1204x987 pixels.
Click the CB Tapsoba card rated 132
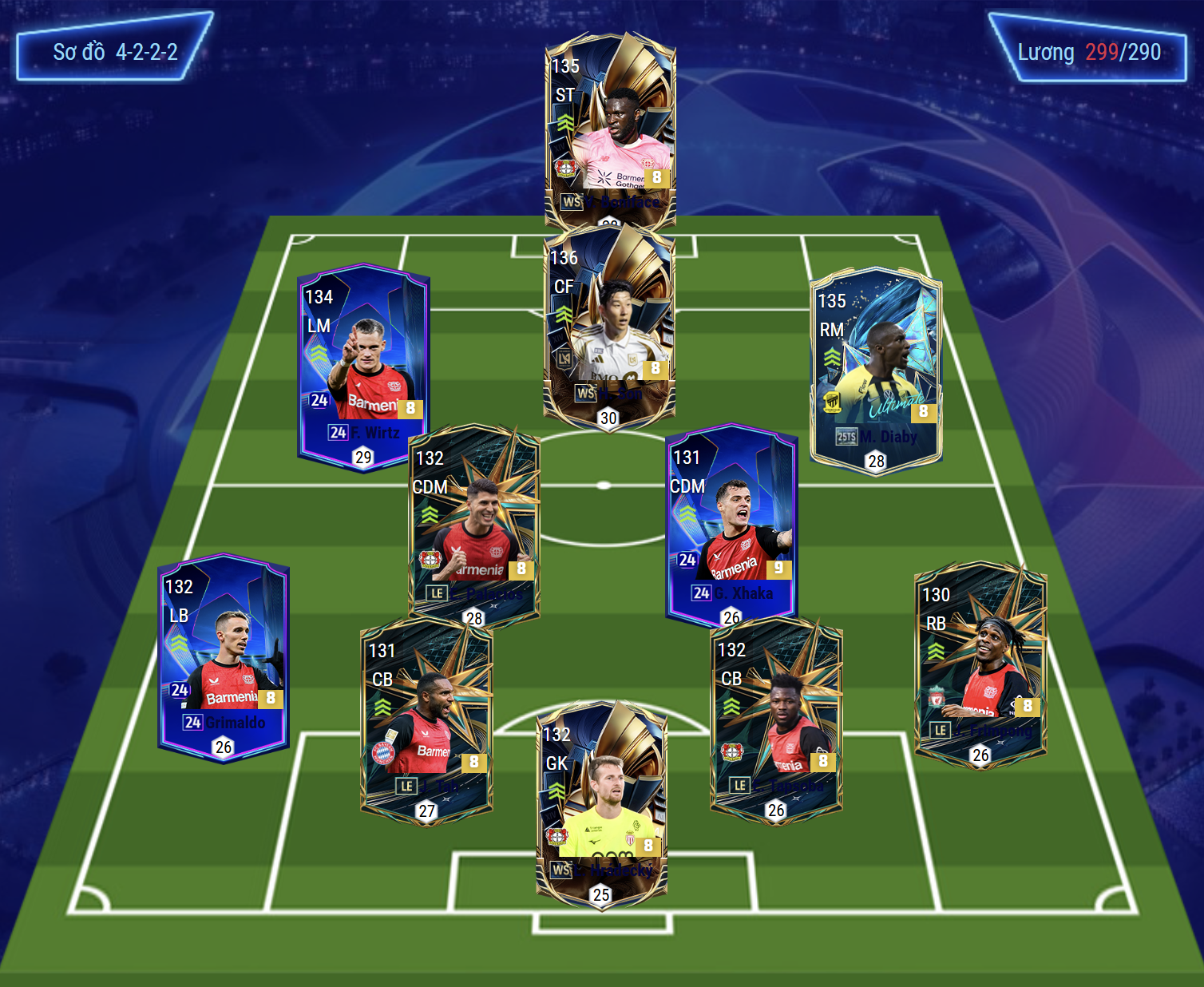pyautogui.click(x=776, y=719)
